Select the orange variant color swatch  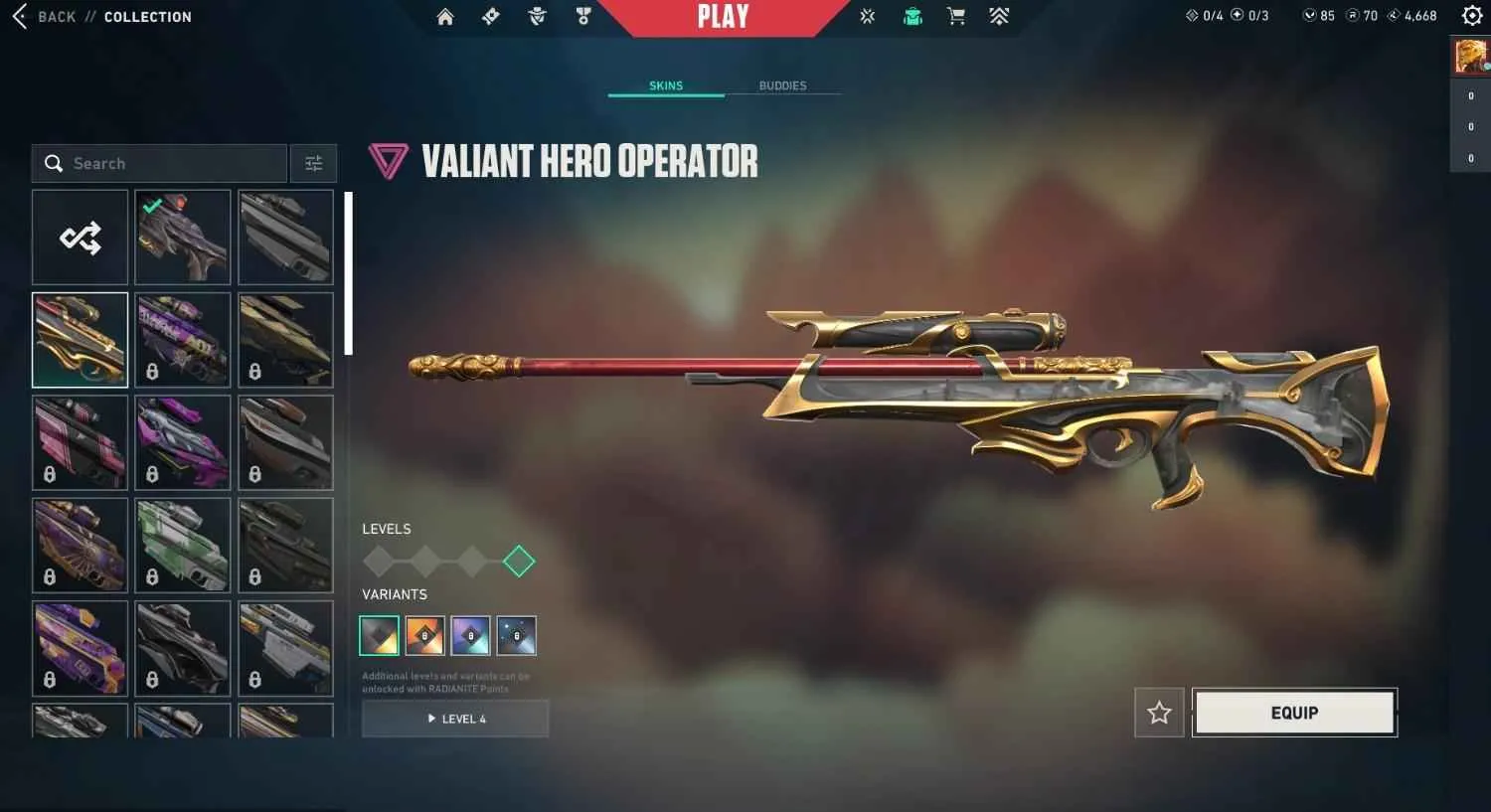[424, 635]
